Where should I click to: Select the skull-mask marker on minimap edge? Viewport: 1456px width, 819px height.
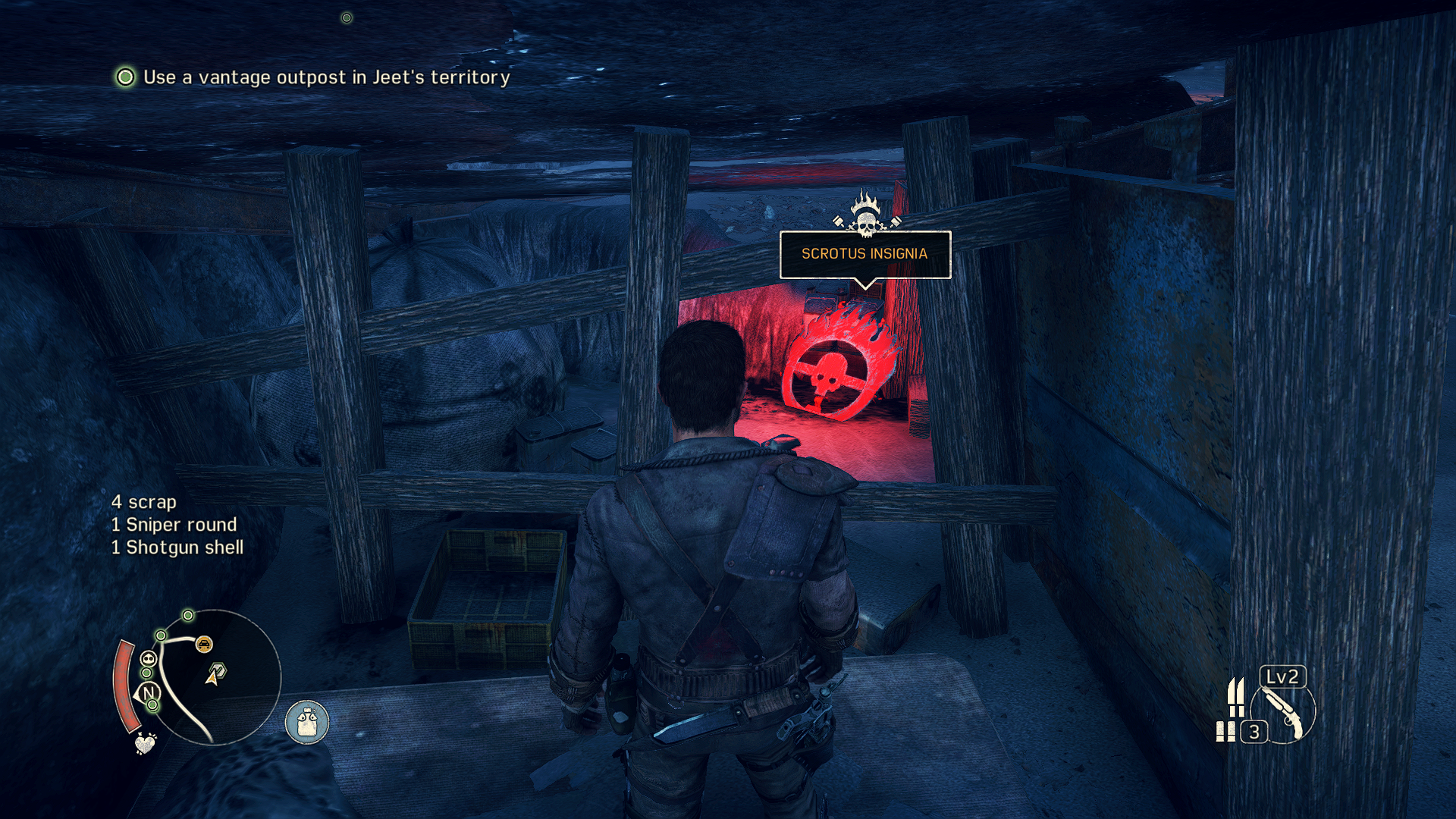pyautogui.click(x=149, y=658)
